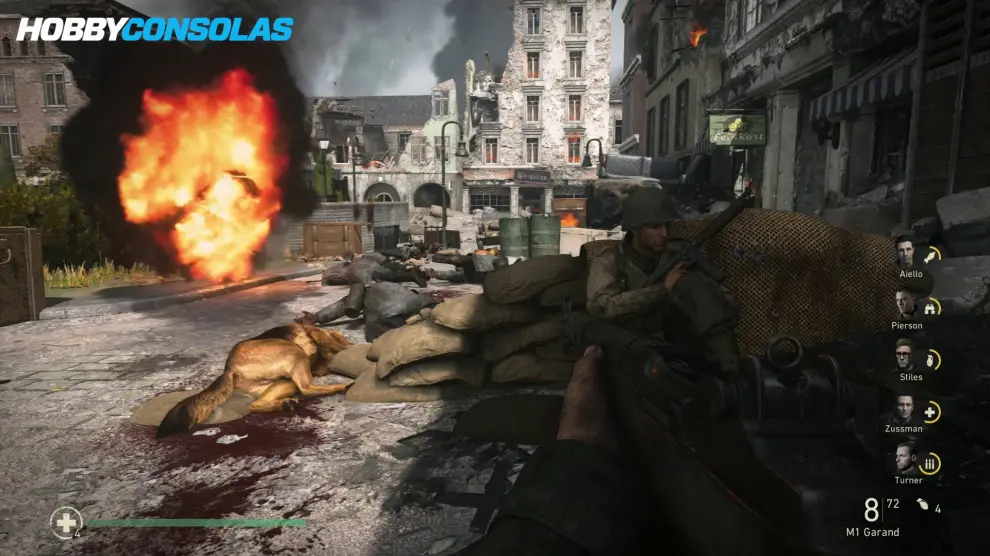Pick Turner's squad portrait
The height and width of the screenshot is (556, 990).
pos(906,459)
